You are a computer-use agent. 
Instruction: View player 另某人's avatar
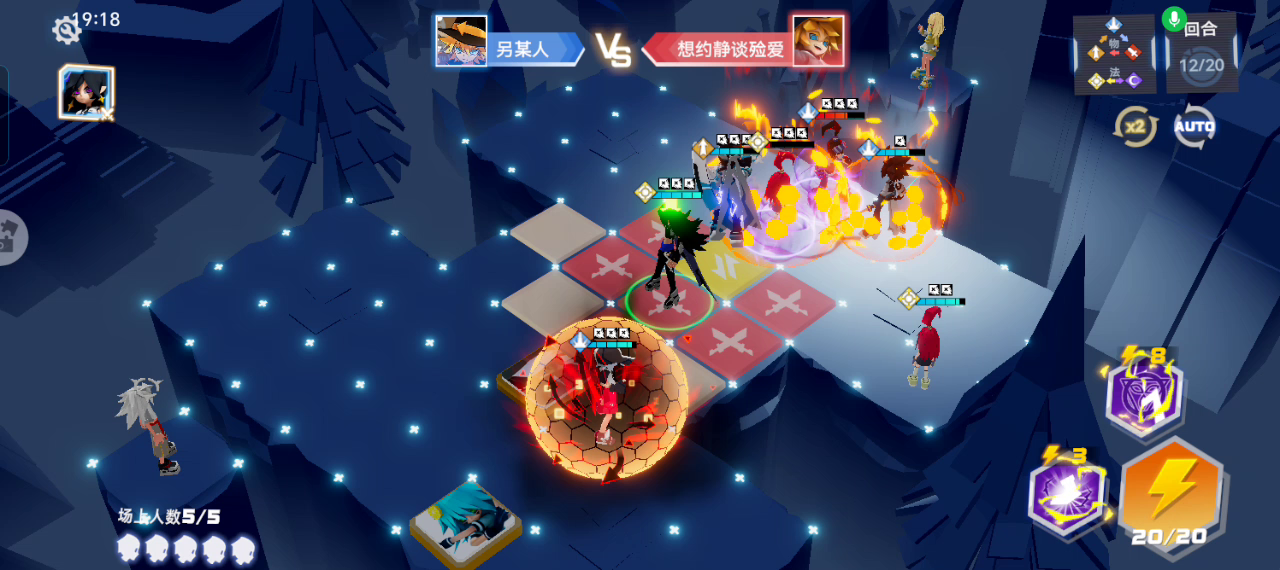pyautogui.click(x=461, y=41)
